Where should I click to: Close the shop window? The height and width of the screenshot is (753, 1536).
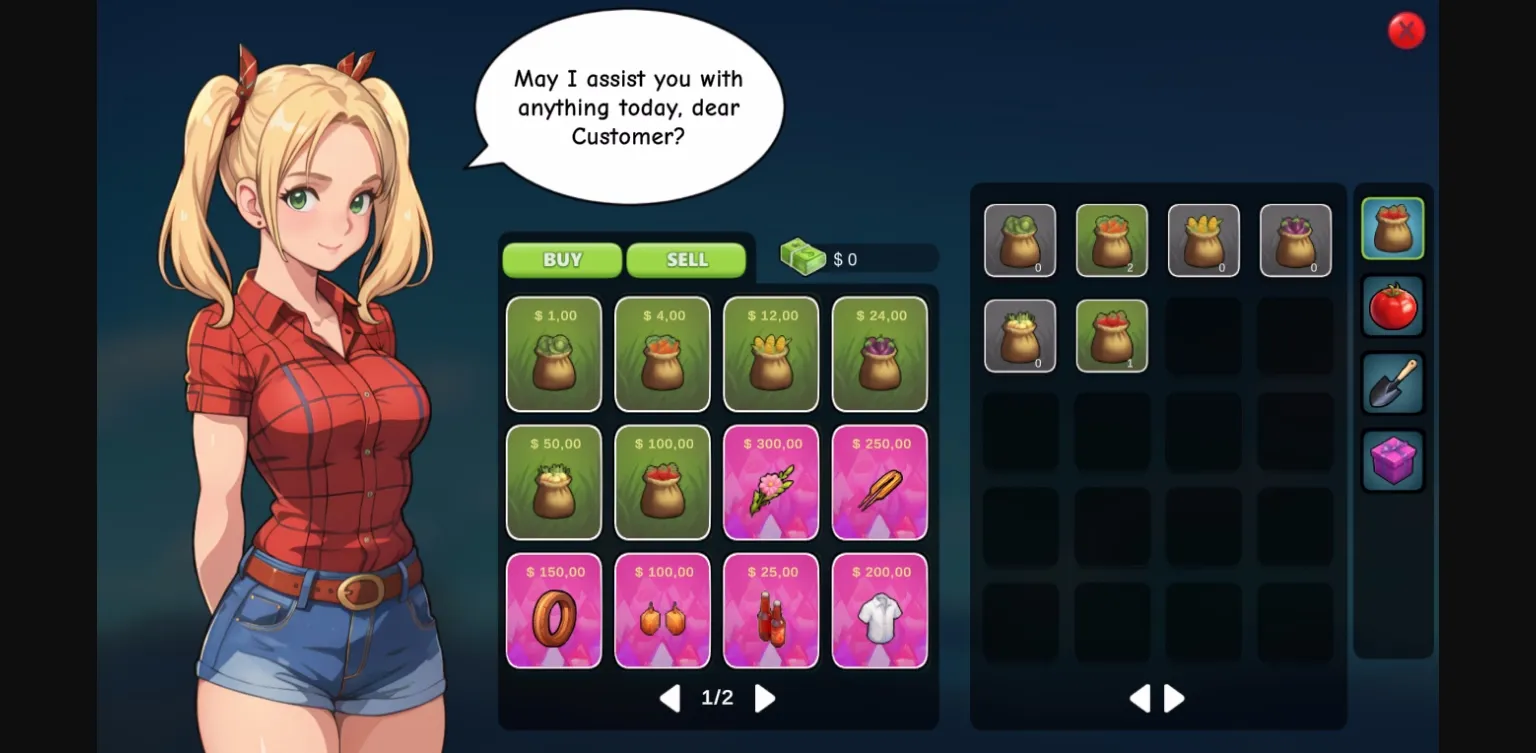(x=1406, y=30)
